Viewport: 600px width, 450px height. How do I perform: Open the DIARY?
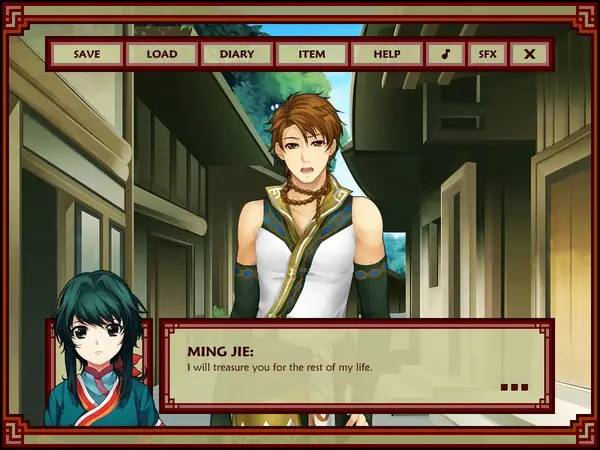click(236, 54)
